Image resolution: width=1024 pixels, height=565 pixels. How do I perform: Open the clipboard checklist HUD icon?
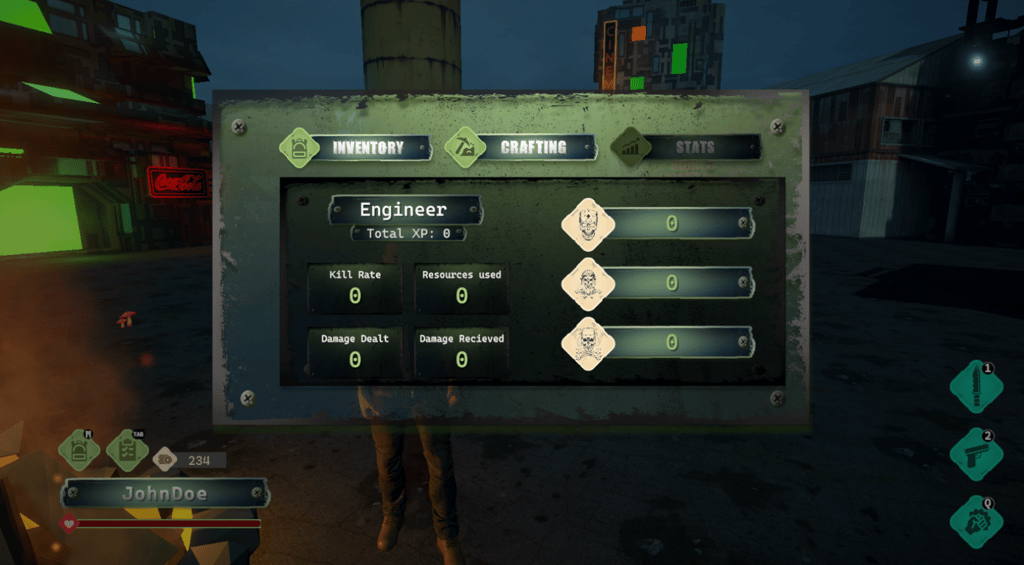(126, 450)
